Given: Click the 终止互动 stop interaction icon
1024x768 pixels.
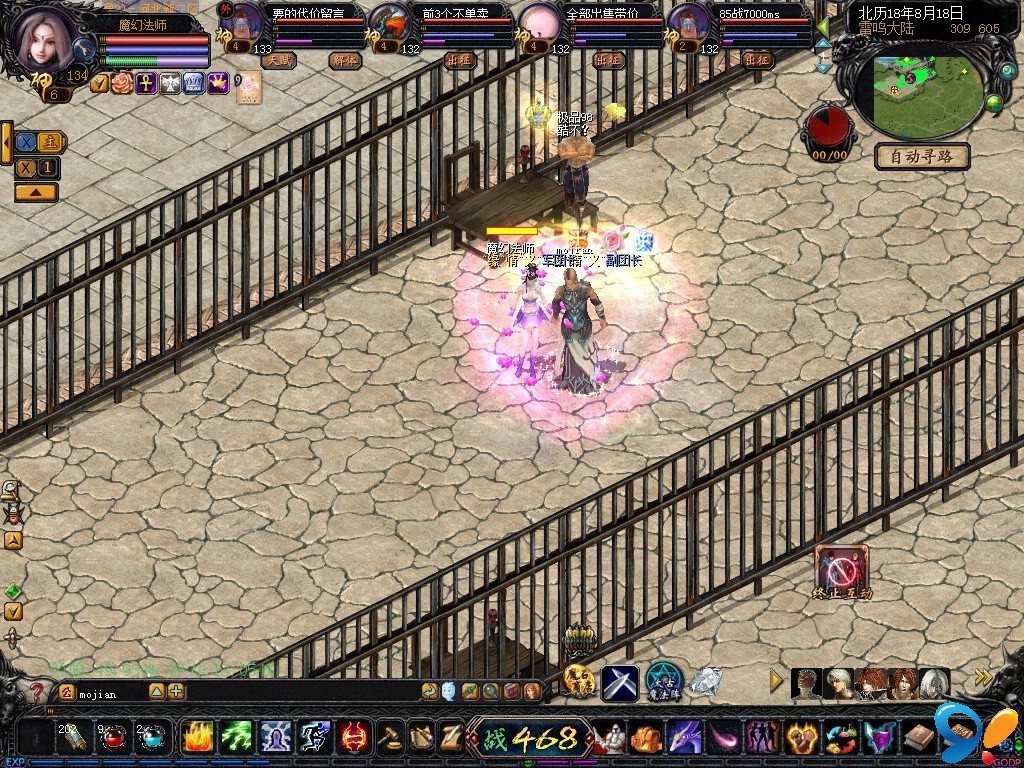Looking at the screenshot, I should (841, 569).
